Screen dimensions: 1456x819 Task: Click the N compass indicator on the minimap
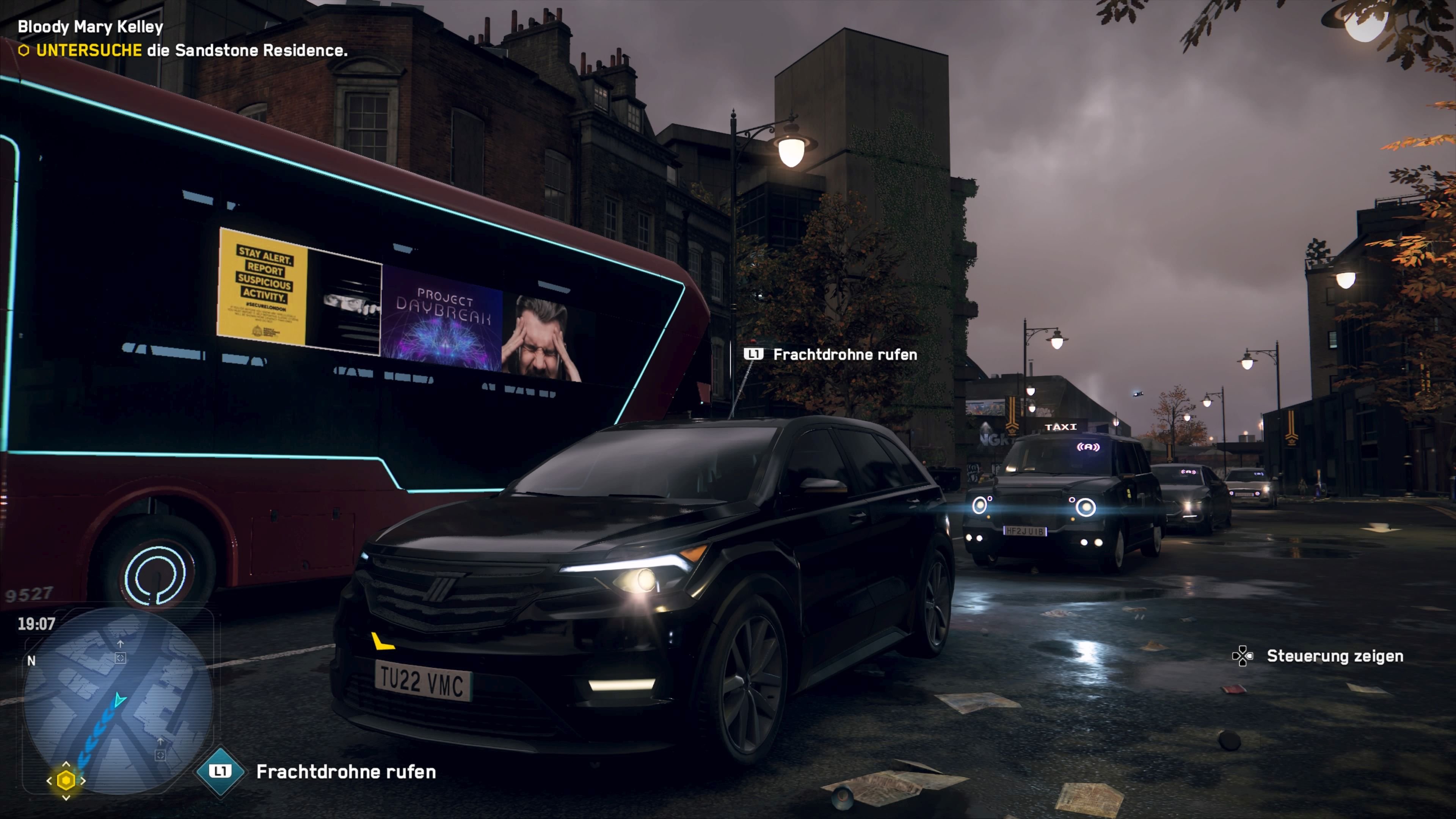coord(32,661)
